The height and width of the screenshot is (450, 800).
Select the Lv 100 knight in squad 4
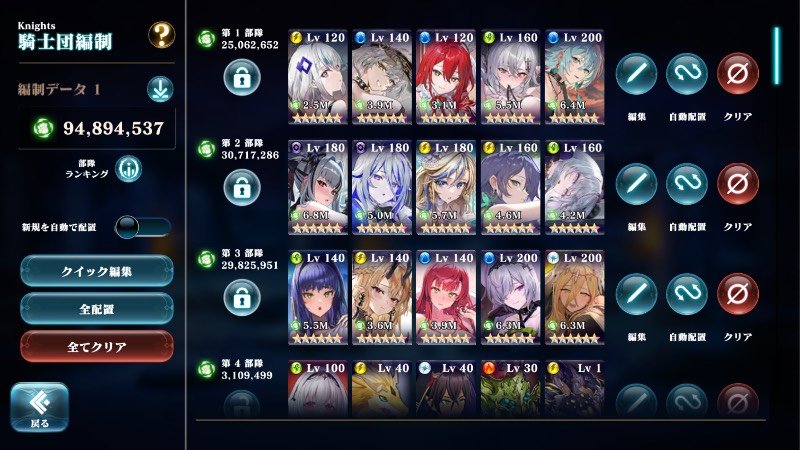tap(317, 388)
